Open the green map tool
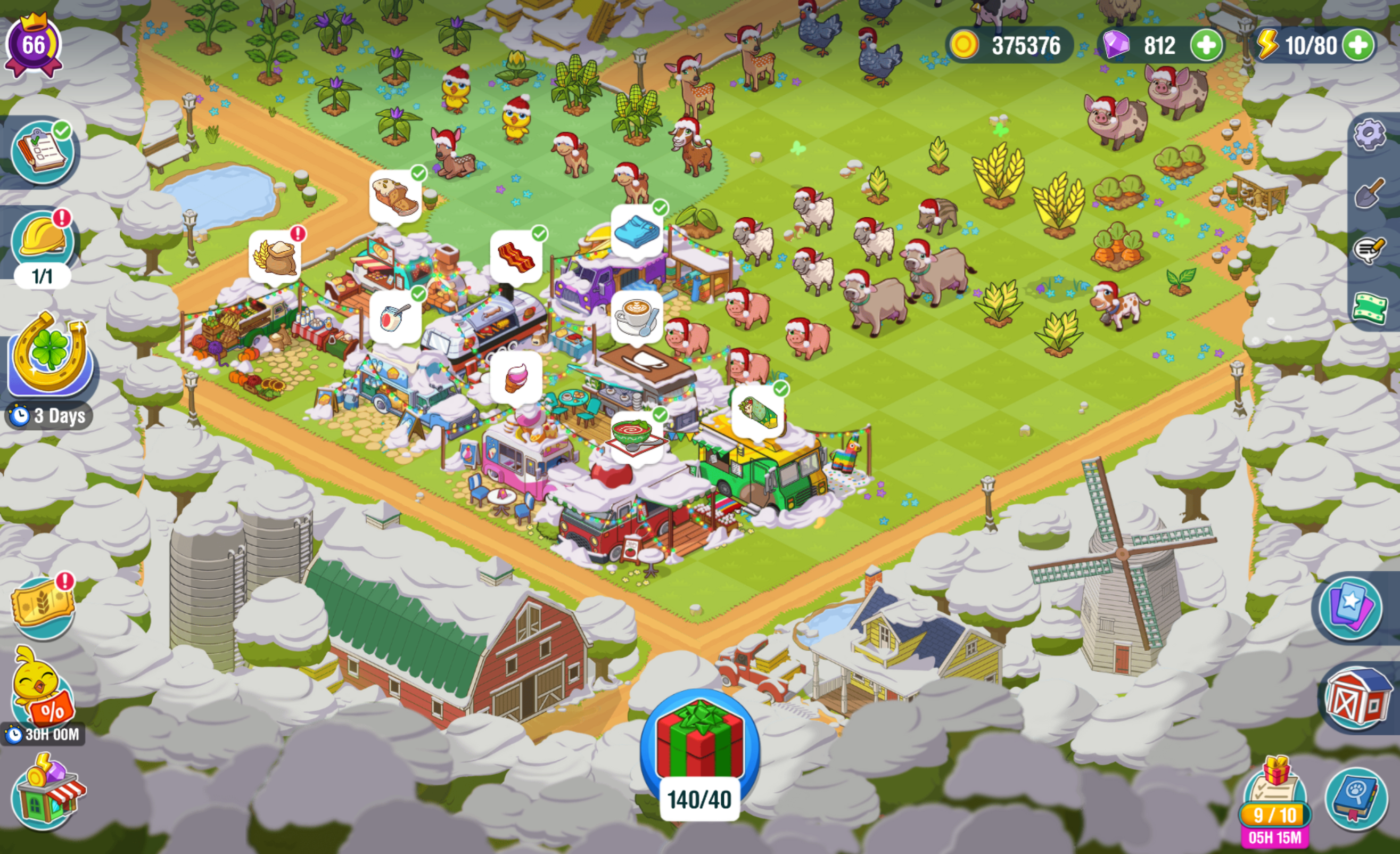This screenshot has width=1400, height=854. click(x=1369, y=308)
